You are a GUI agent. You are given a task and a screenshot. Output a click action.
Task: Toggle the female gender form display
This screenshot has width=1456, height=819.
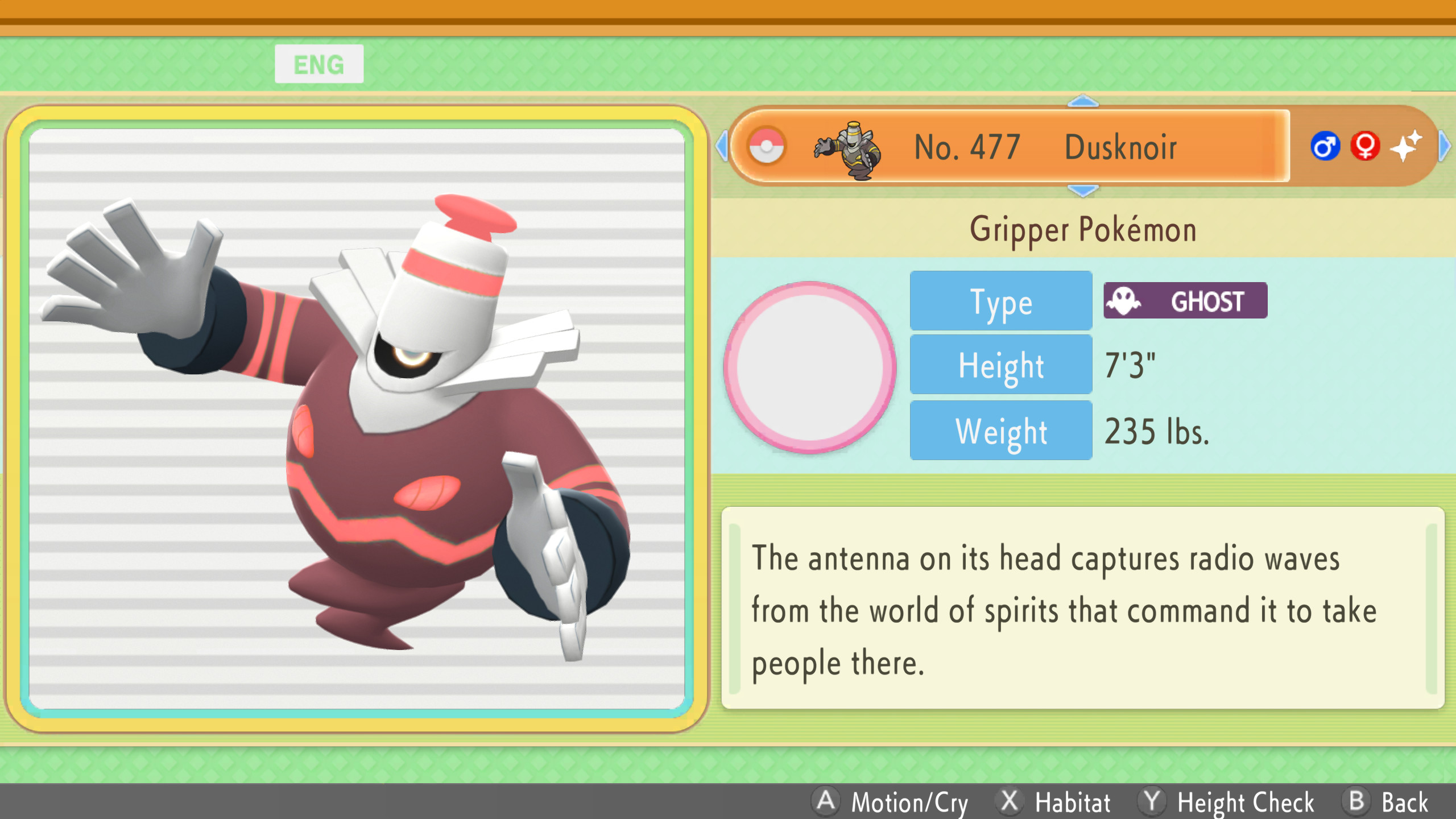pos(1365,147)
